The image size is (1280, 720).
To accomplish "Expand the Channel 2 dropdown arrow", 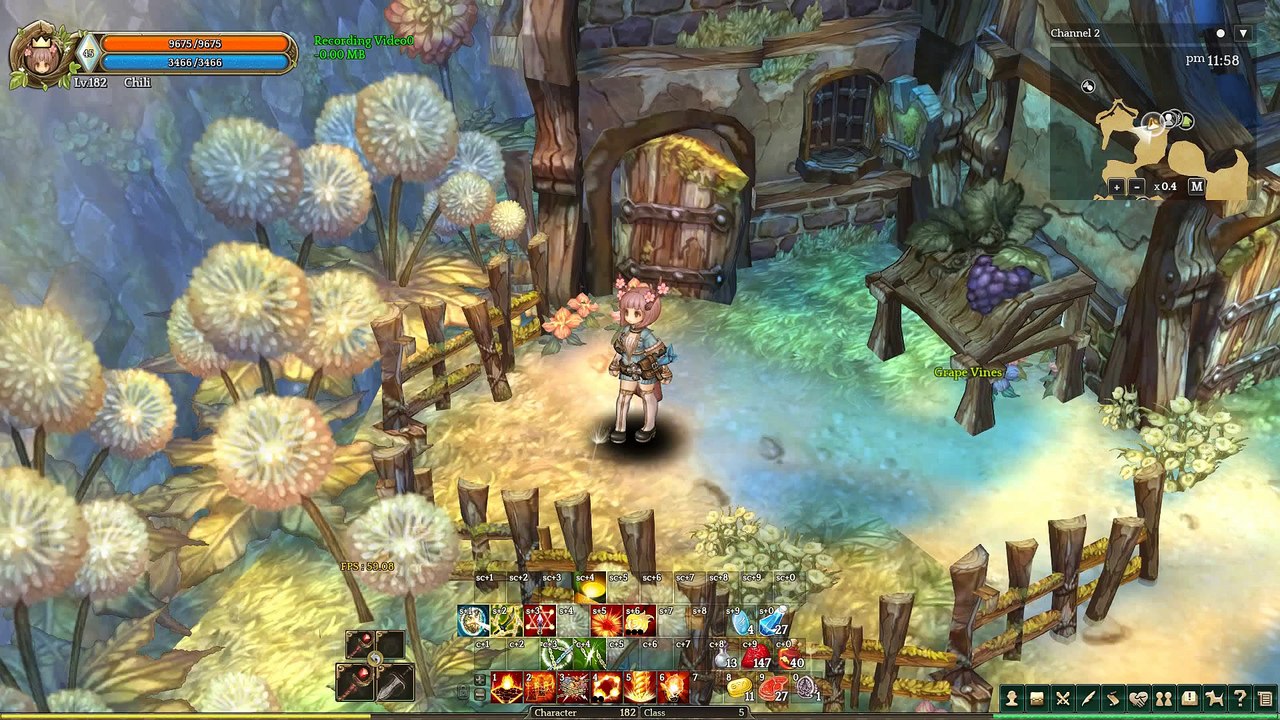I will [1243, 33].
